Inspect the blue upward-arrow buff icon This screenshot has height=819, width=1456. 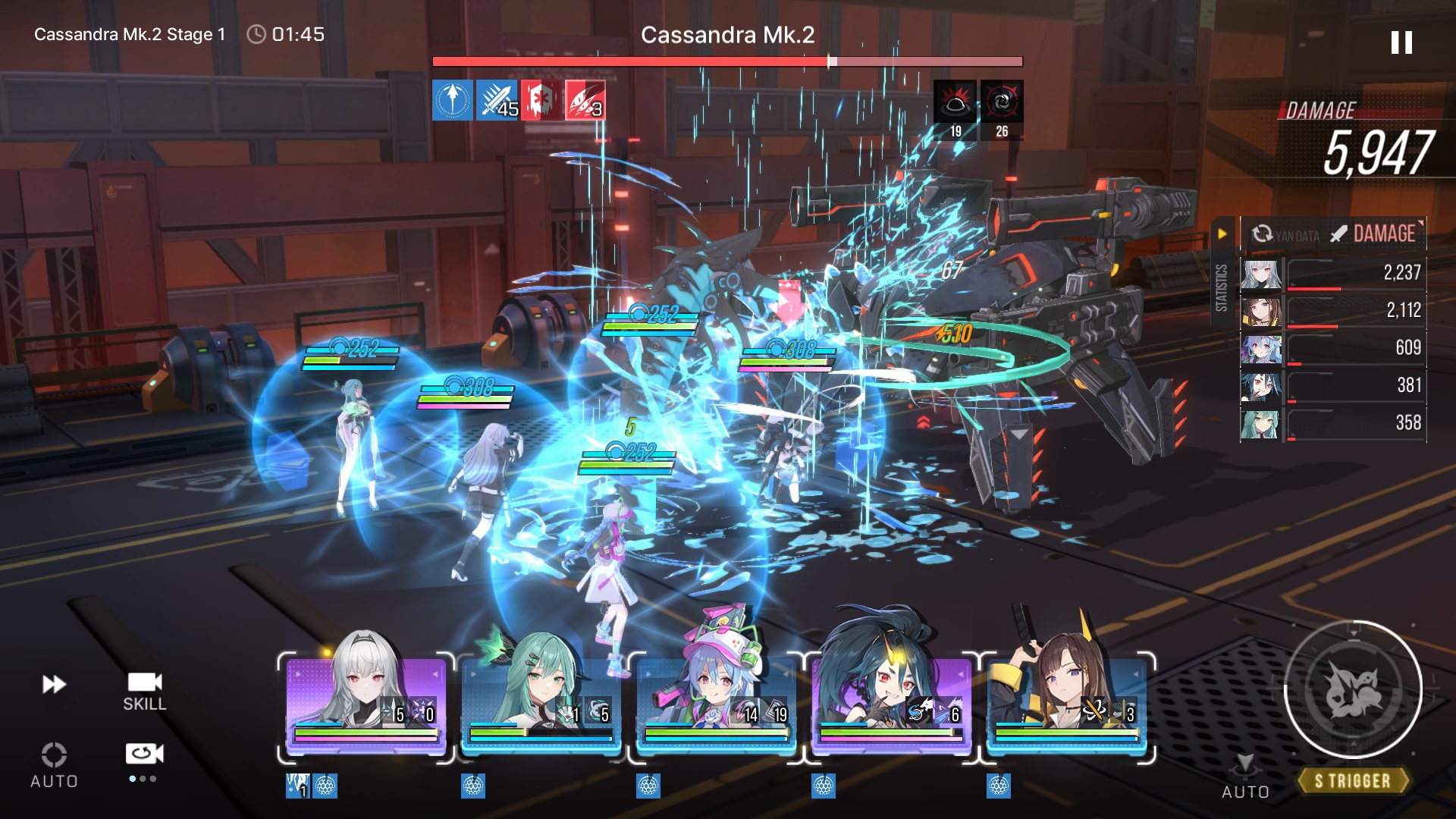453,101
